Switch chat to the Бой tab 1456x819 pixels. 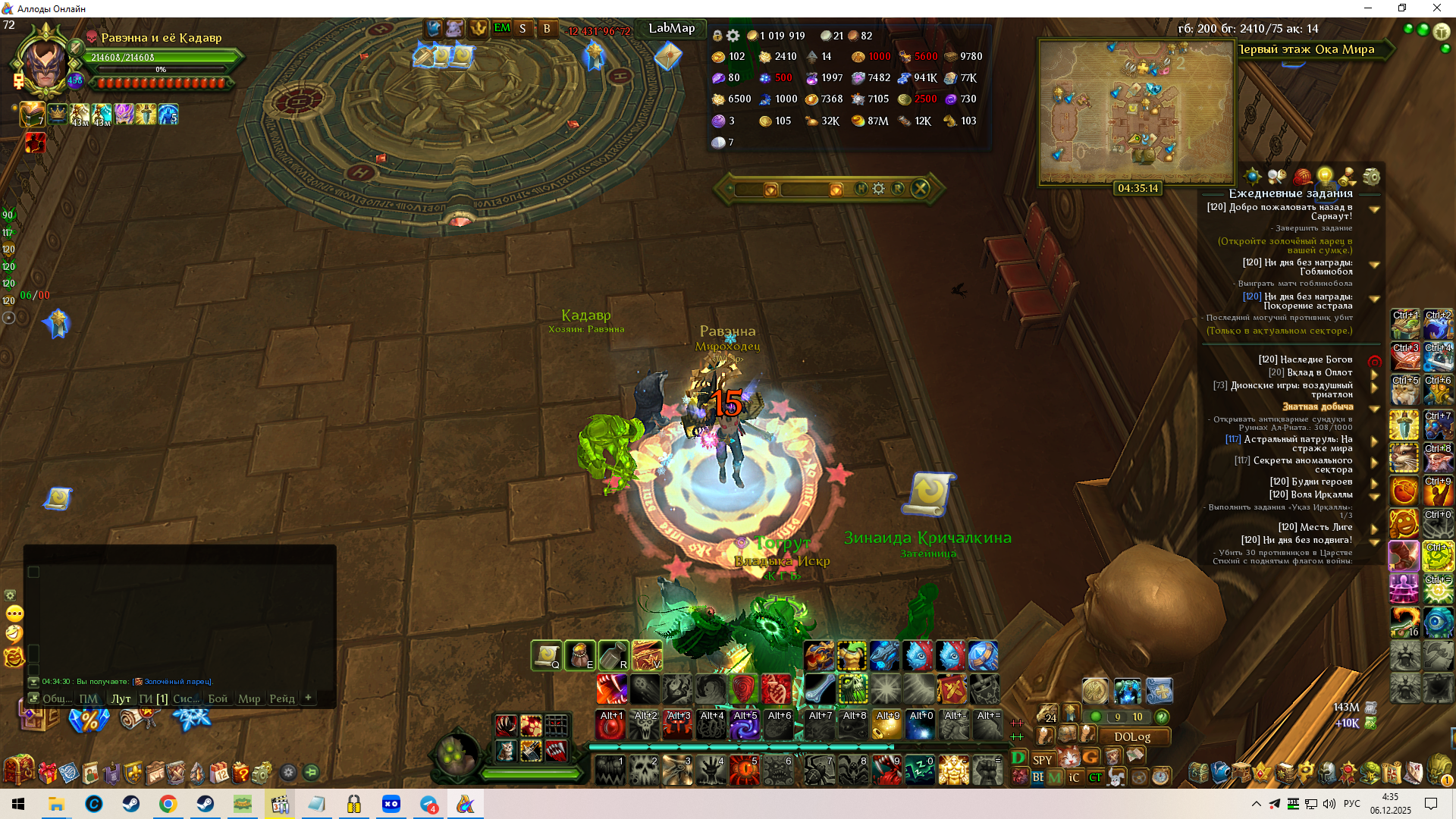coord(218,698)
